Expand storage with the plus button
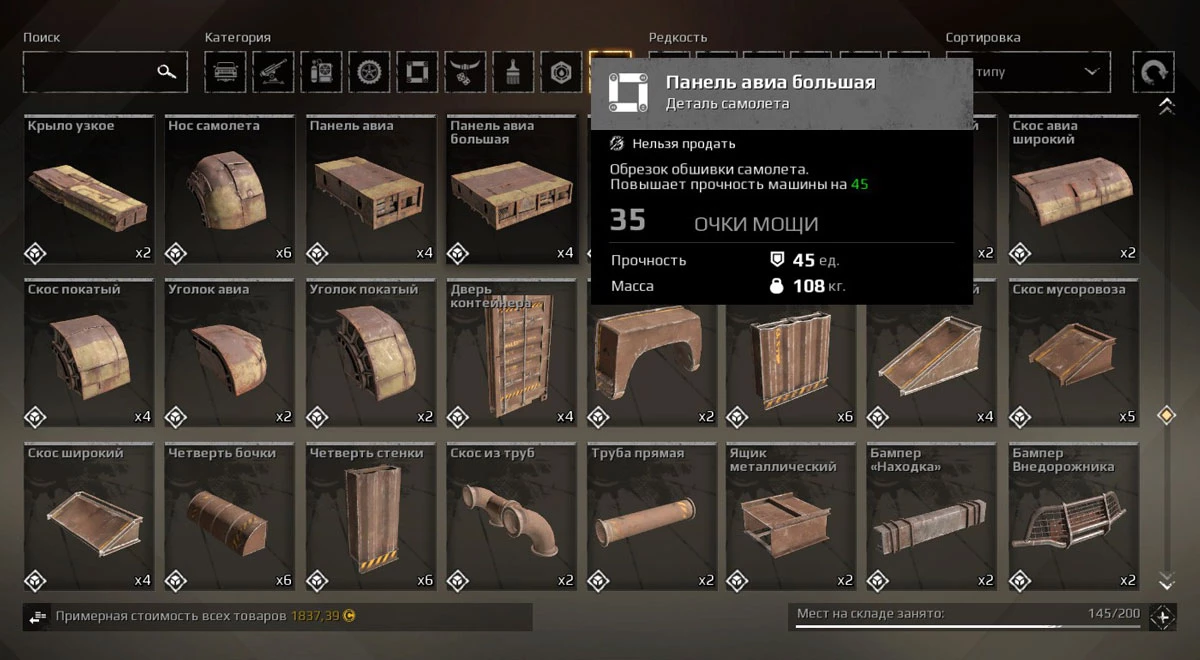 tap(1162, 617)
